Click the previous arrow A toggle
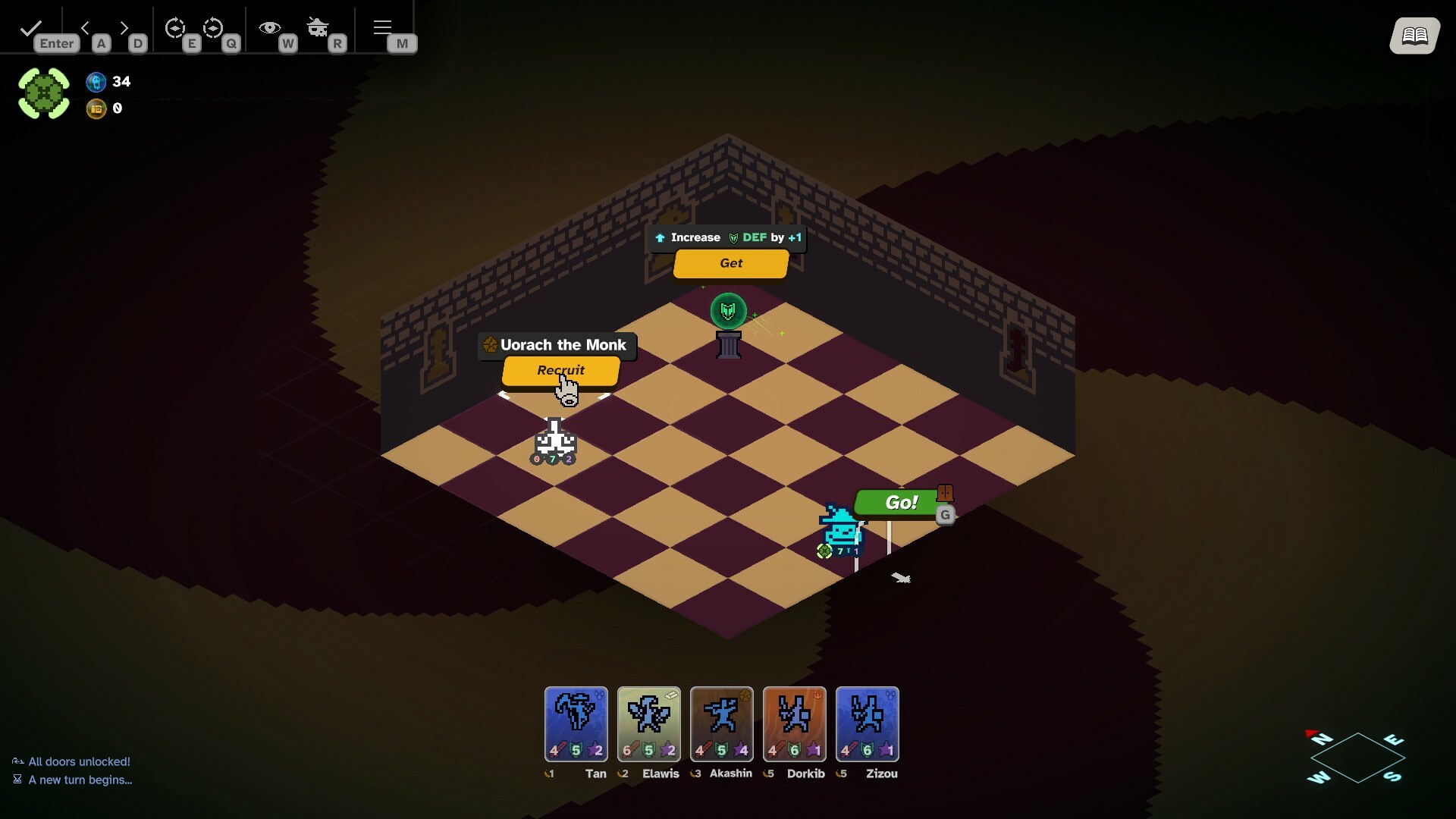This screenshot has width=1456, height=819. [86, 28]
